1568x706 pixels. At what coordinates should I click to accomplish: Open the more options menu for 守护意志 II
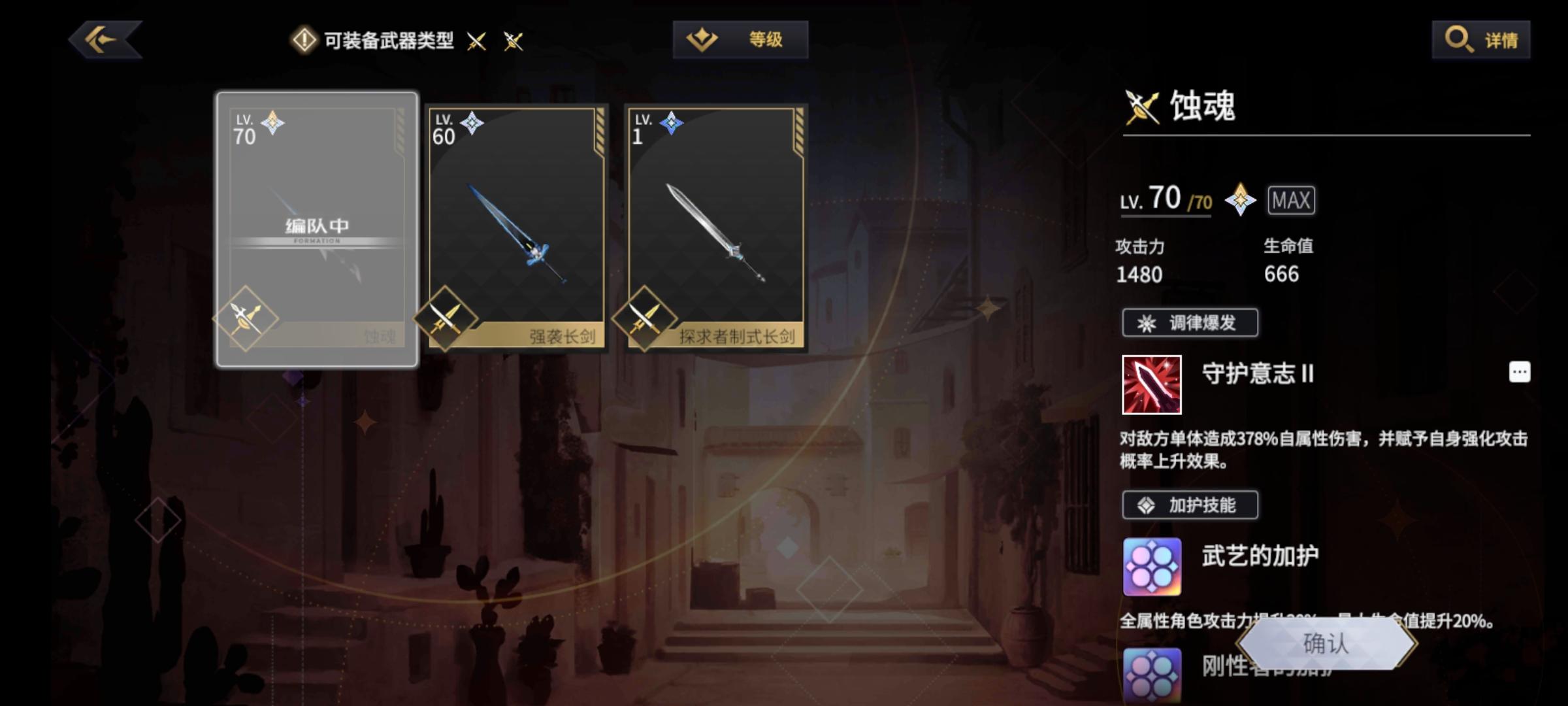click(1520, 371)
